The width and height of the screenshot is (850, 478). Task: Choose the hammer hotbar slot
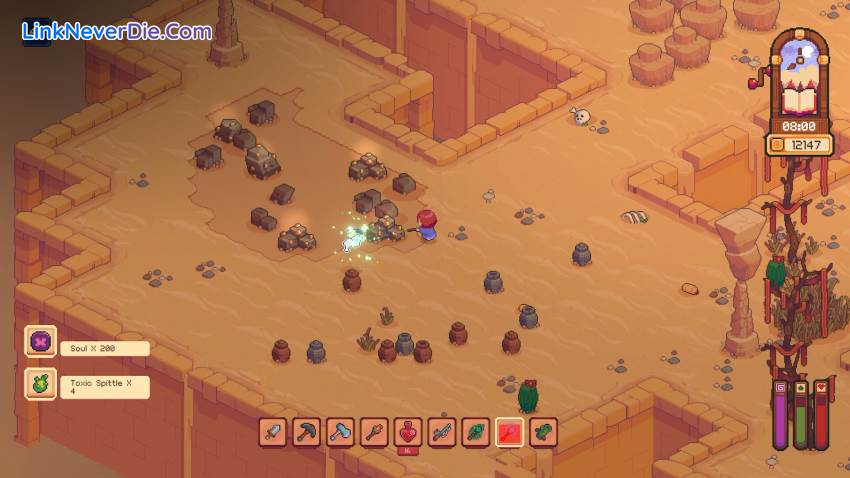point(341,432)
